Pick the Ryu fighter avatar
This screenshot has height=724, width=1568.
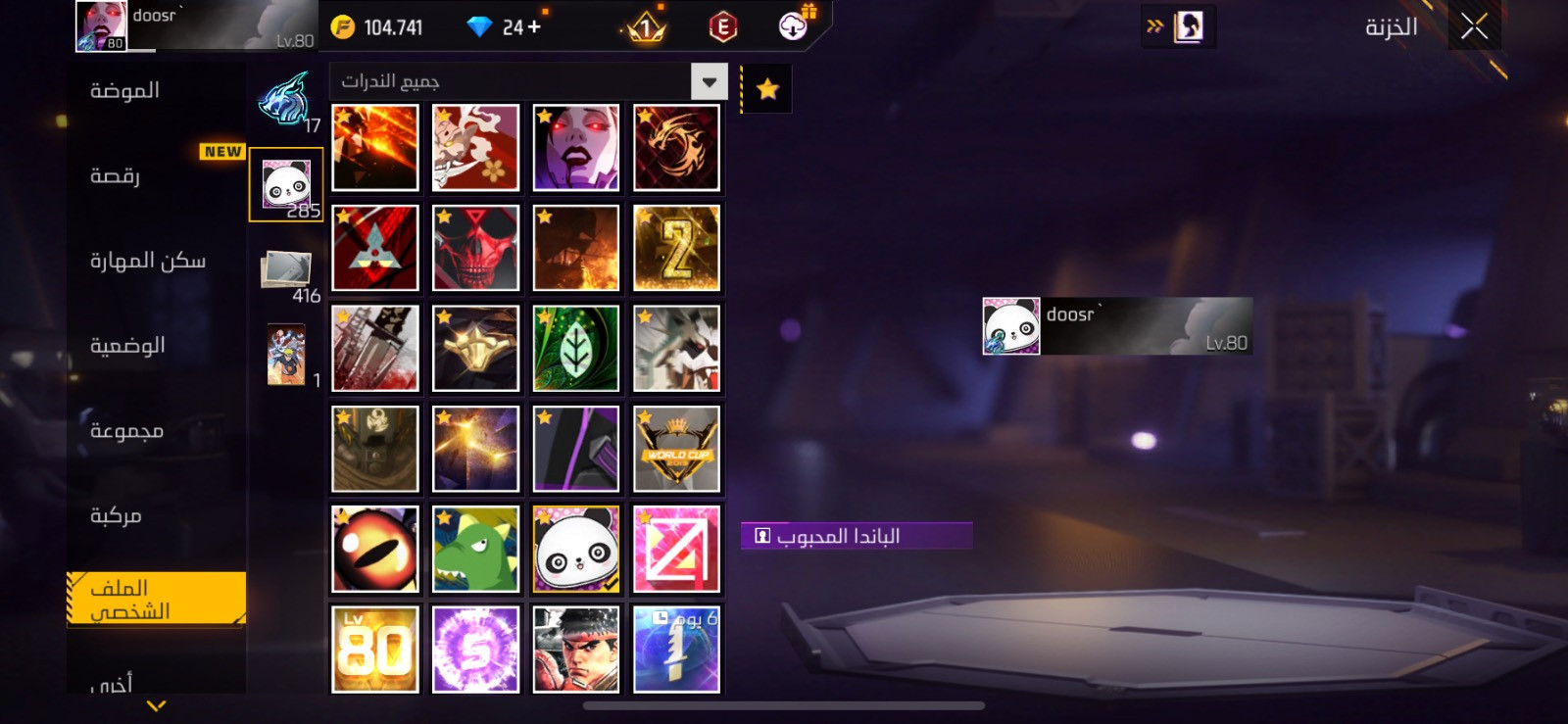pyautogui.click(x=576, y=650)
